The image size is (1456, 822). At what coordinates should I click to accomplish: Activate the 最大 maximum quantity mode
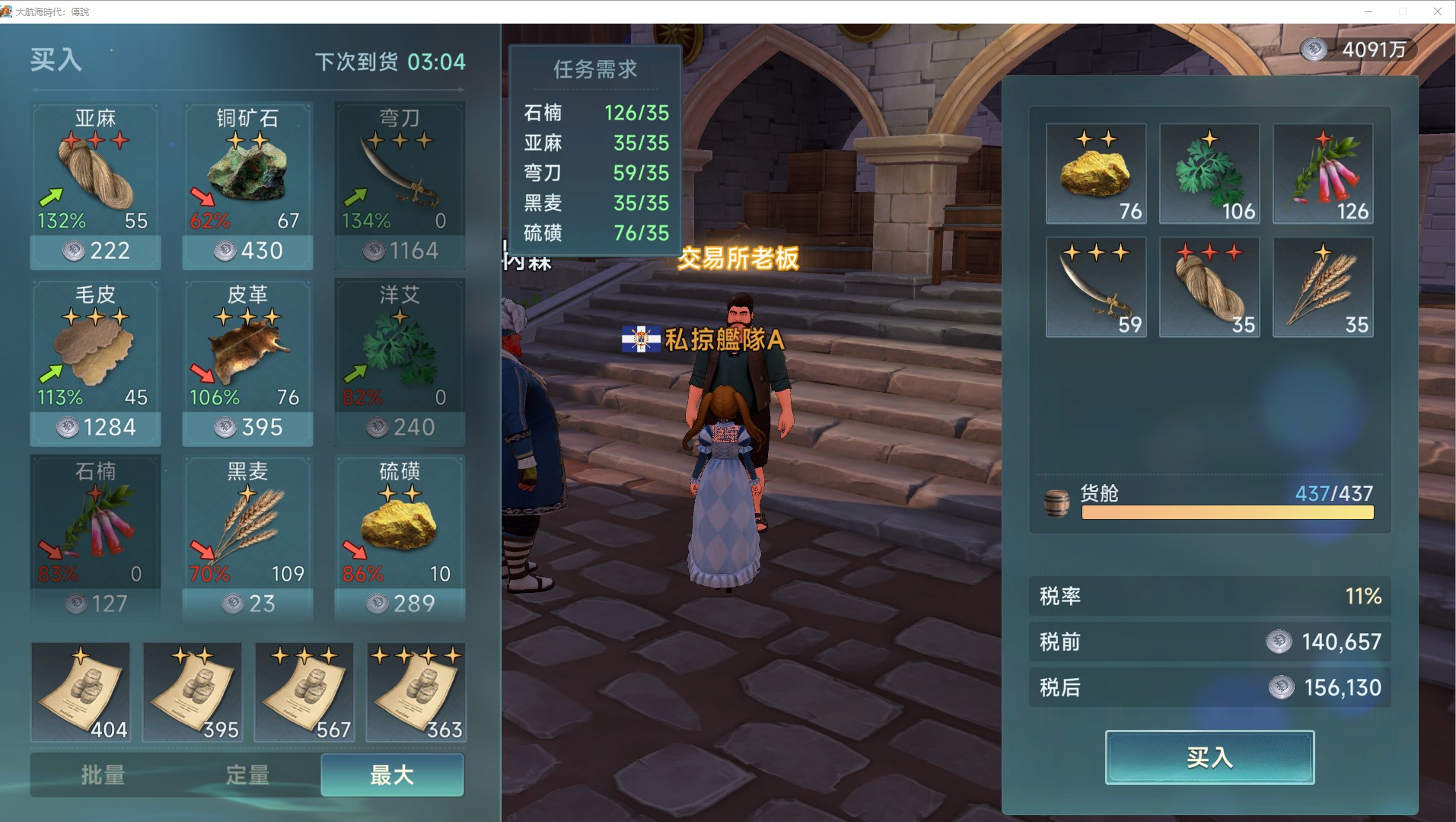(392, 776)
